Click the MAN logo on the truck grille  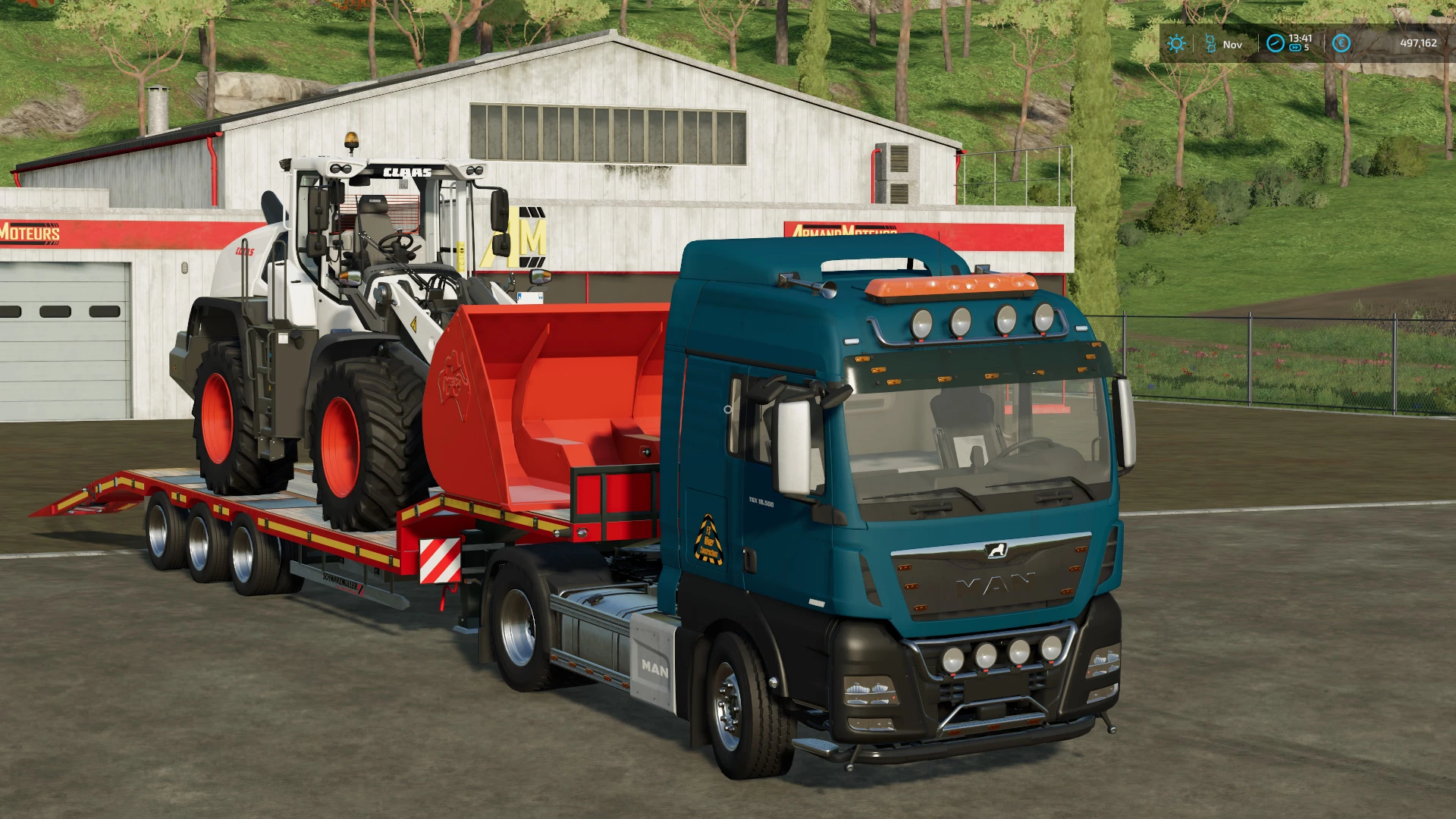993,580
